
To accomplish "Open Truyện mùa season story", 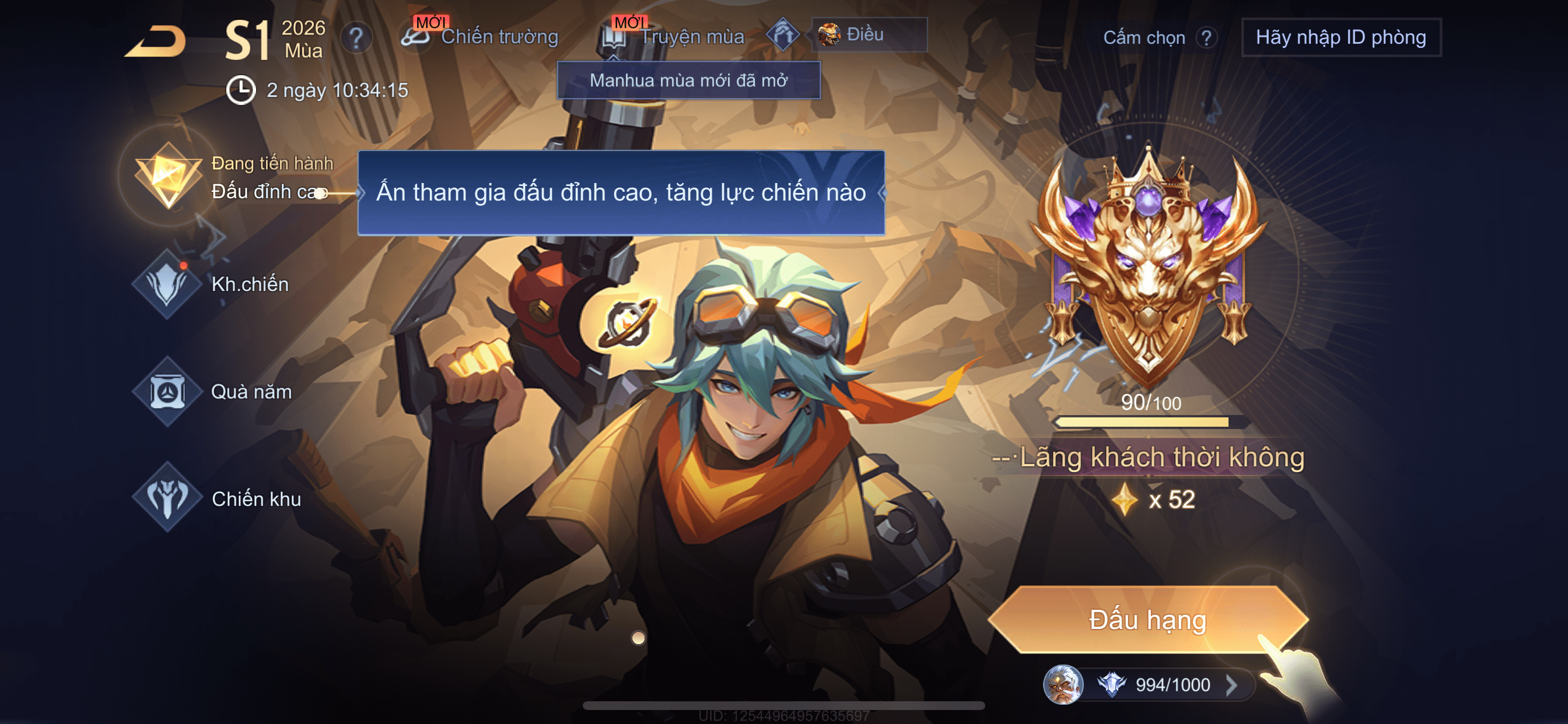I will [674, 37].
